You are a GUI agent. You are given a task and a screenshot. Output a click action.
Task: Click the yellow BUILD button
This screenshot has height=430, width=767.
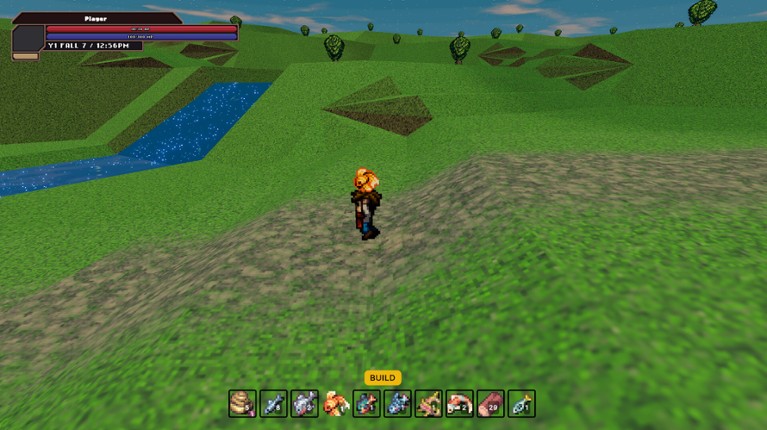tap(382, 378)
